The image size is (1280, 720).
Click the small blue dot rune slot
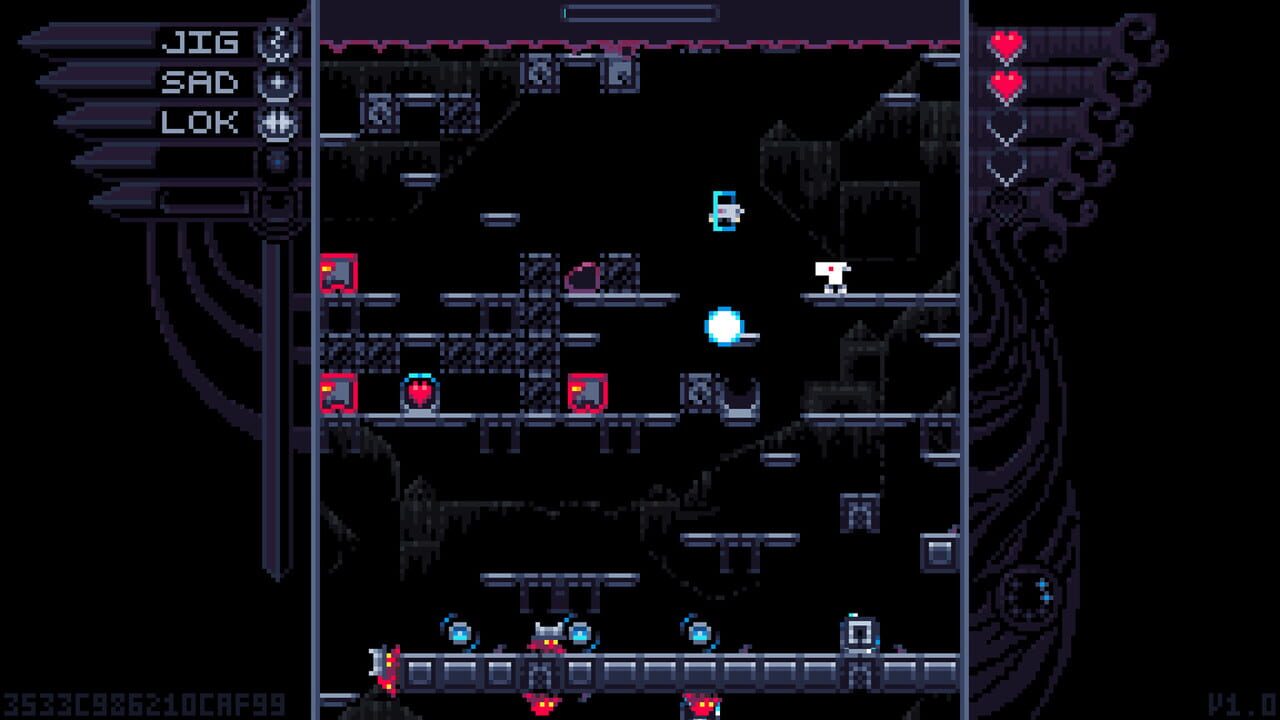pyautogui.click(x=277, y=161)
